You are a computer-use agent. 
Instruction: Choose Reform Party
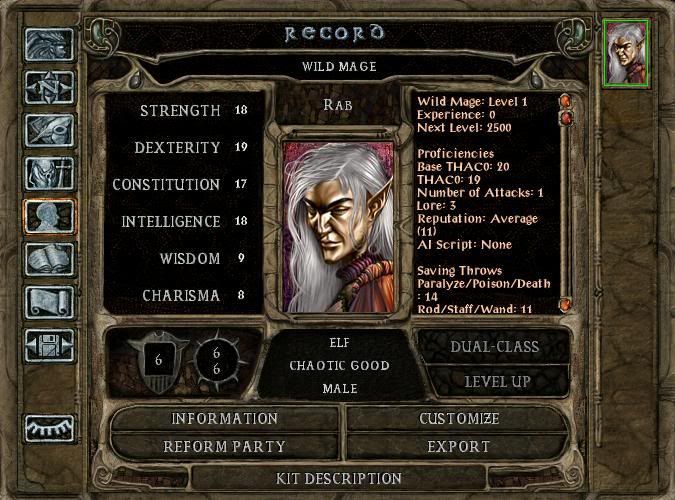click(224, 446)
